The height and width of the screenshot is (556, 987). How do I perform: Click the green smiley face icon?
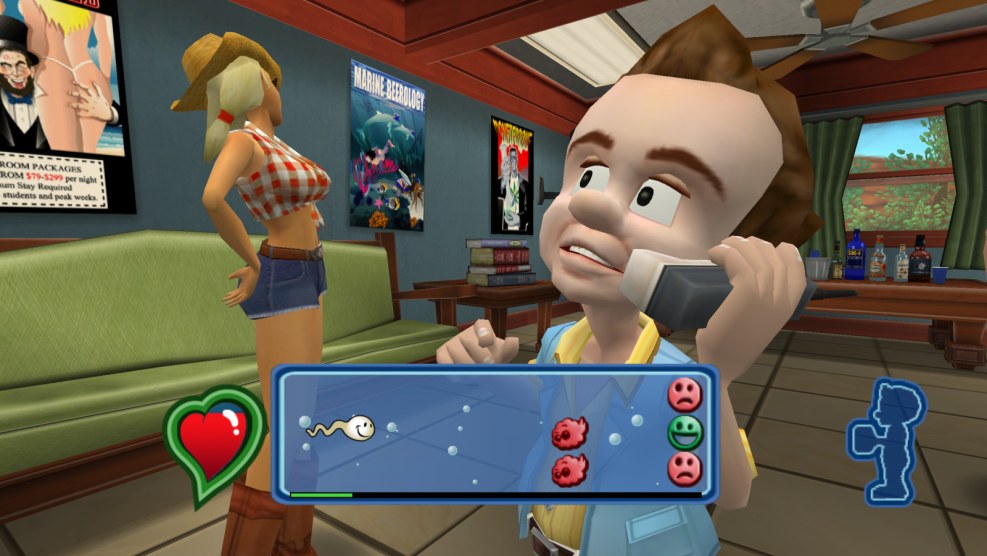[x=685, y=432]
